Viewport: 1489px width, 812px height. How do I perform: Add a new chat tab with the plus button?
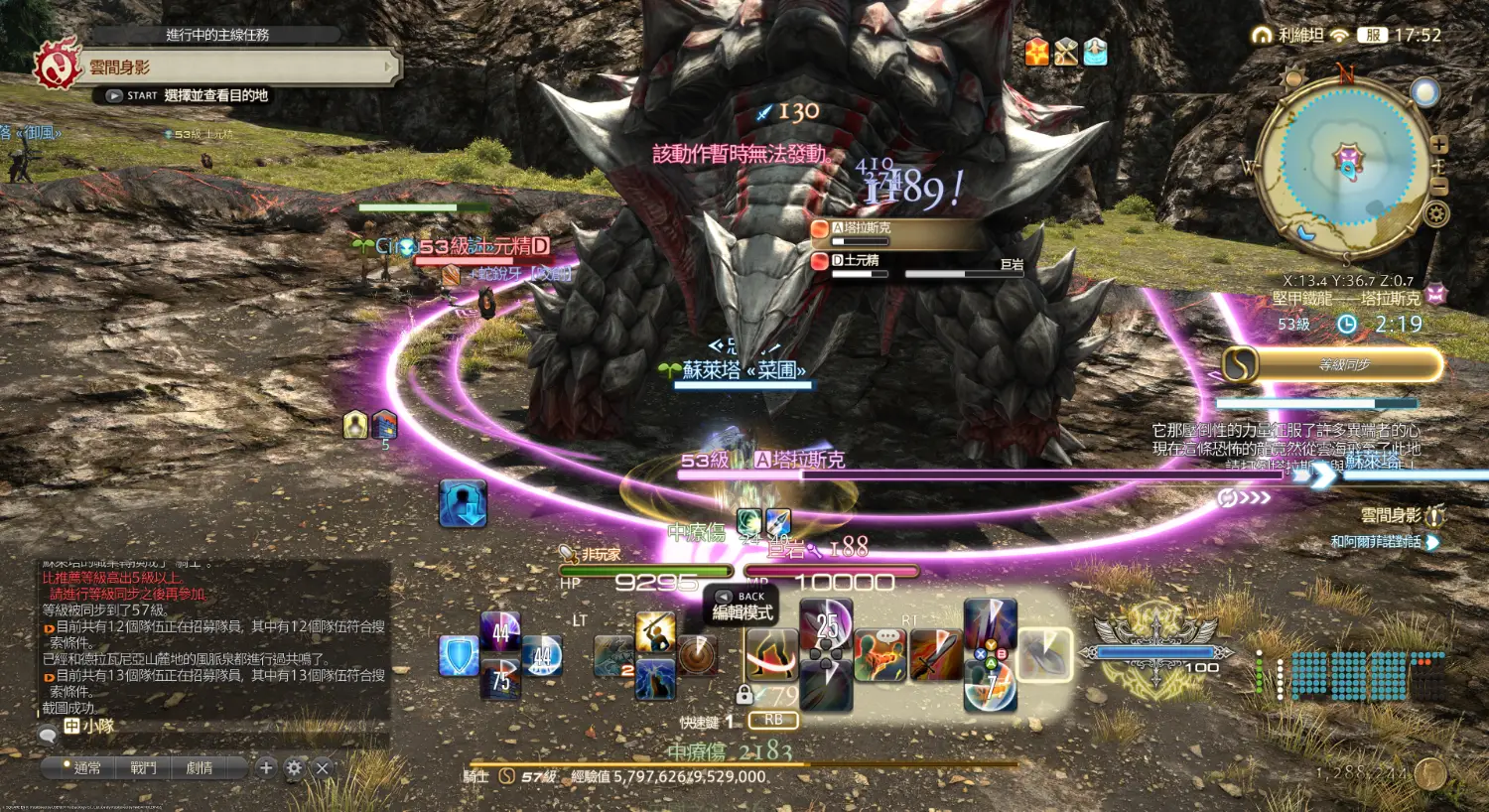pyautogui.click(x=266, y=767)
